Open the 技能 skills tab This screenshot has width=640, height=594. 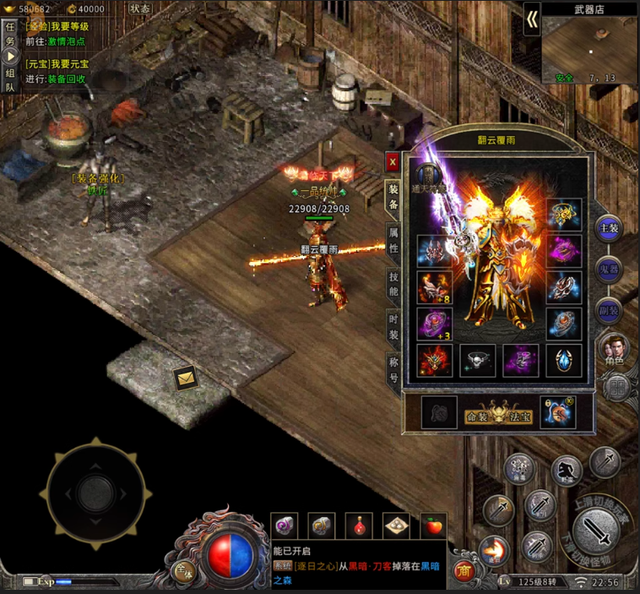coord(393,283)
